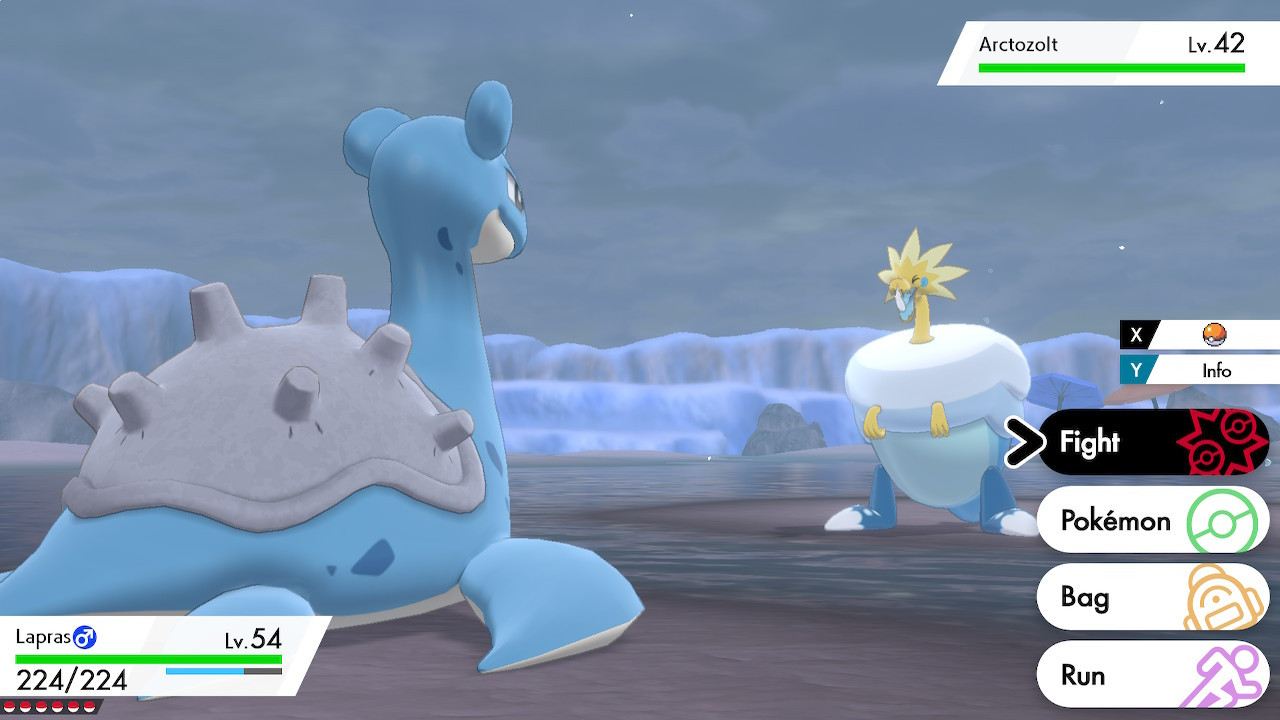The height and width of the screenshot is (720, 1280).
Task: Select the red Fight claw icon
Action: click(x=1222, y=441)
